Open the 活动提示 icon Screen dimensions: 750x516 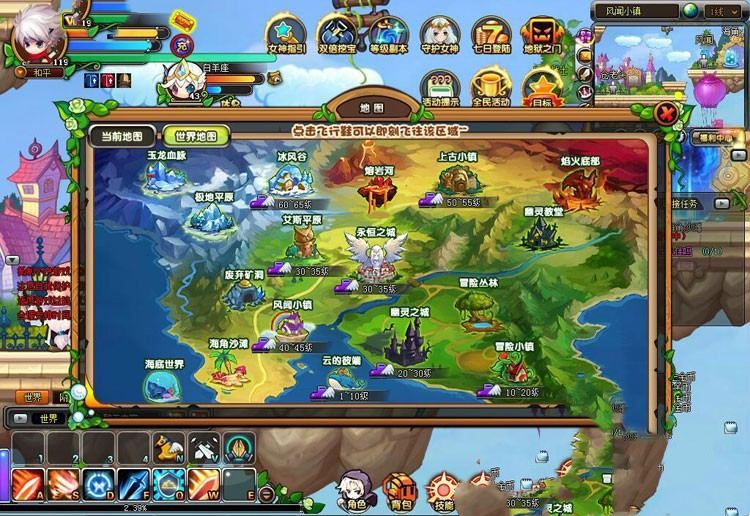pos(441,84)
